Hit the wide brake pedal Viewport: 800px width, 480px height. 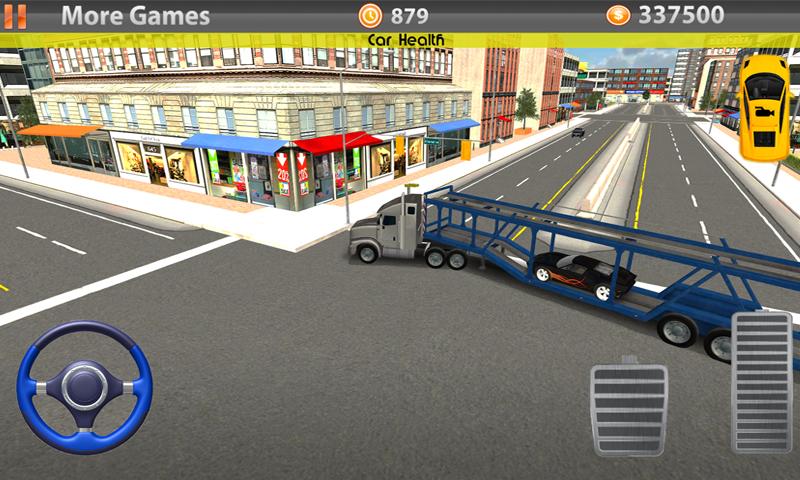628,410
